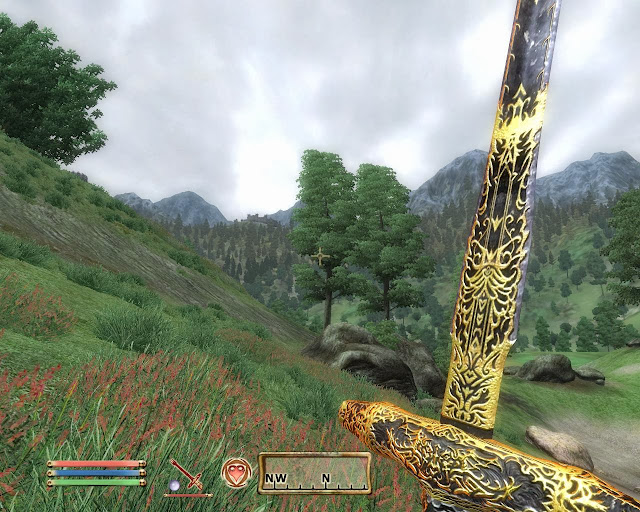Viewport: 640px width, 512px height.
Task: Click the equipped sword weapon icon
Action: click(x=186, y=473)
